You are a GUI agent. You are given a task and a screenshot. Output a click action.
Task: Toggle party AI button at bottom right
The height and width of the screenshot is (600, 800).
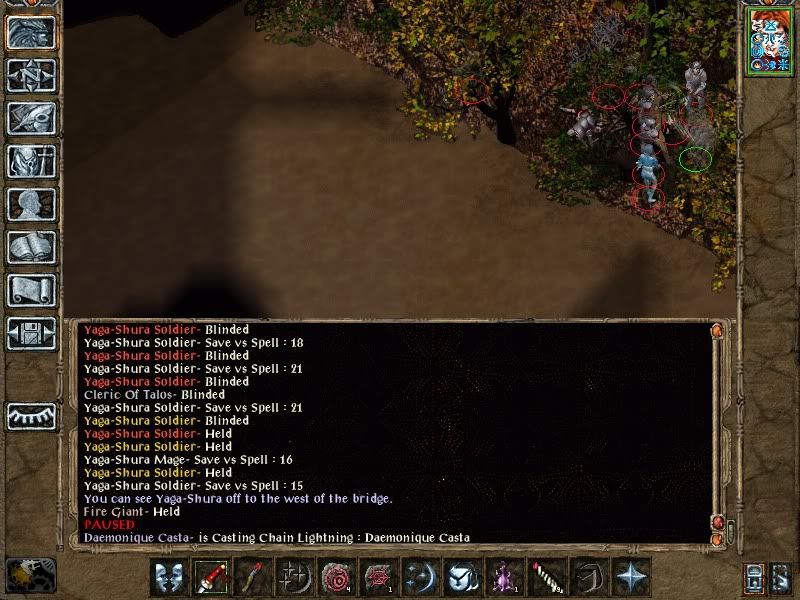(781, 578)
